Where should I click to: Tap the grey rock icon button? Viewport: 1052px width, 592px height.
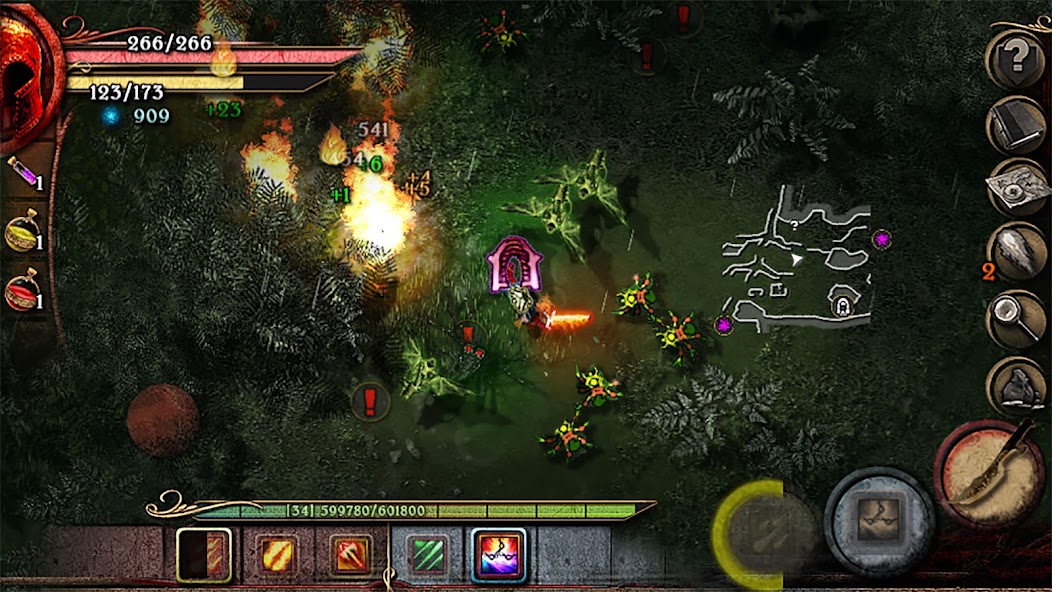[x=1018, y=386]
